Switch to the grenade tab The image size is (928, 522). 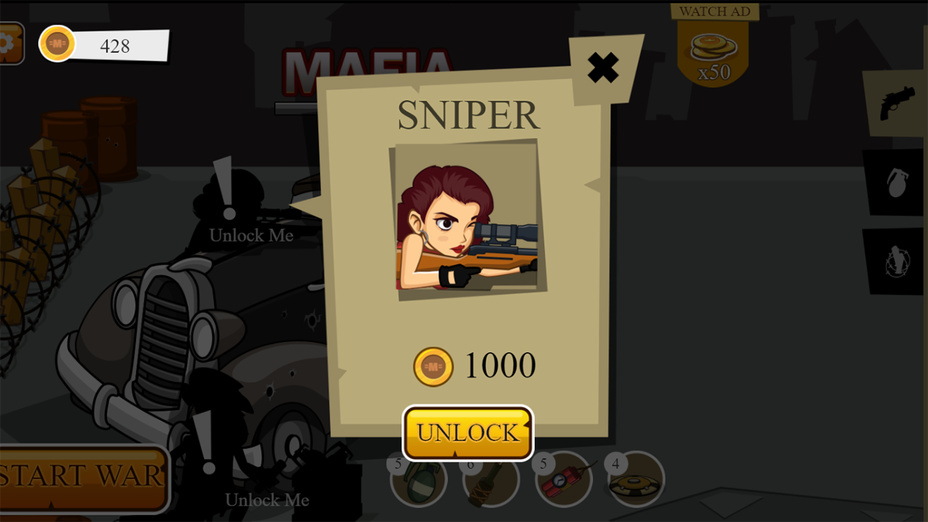pyautogui.click(x=896, y=182)
